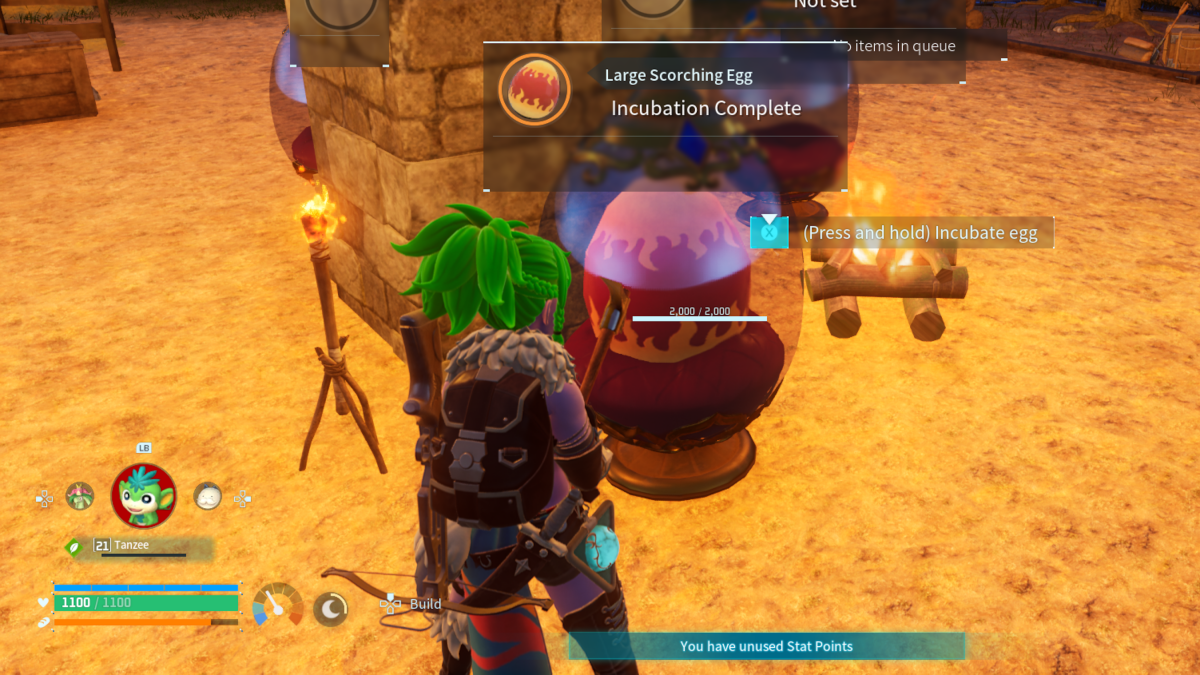Inspect the temperature gauge dial
The image size is (1200, 675).
point(278,605)
